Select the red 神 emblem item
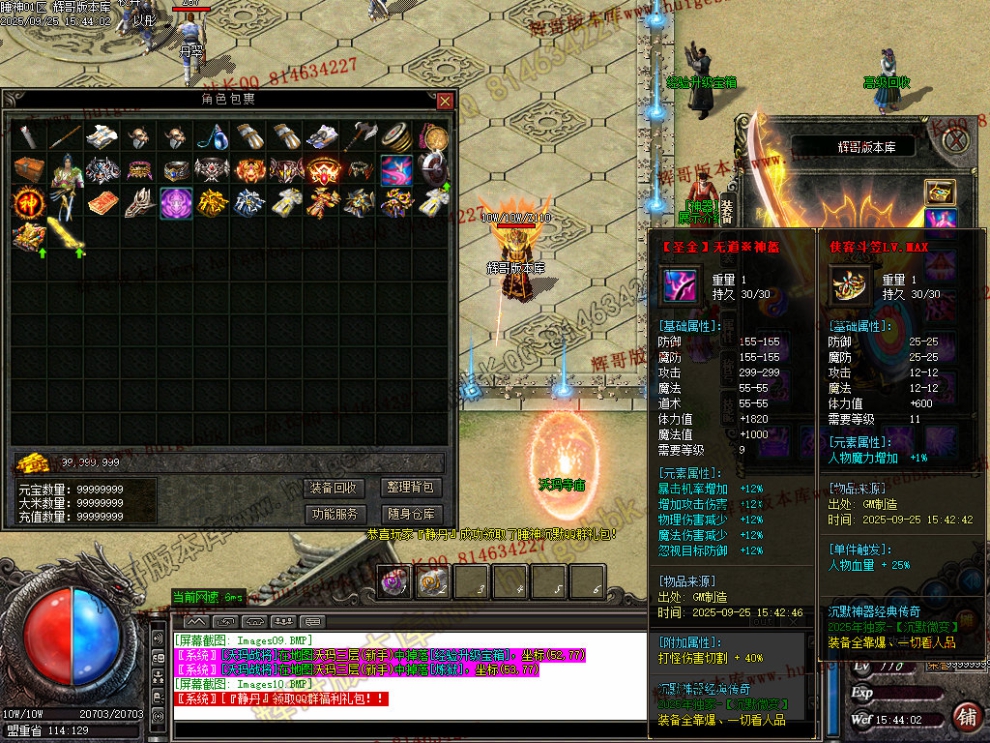 (27, 203)
